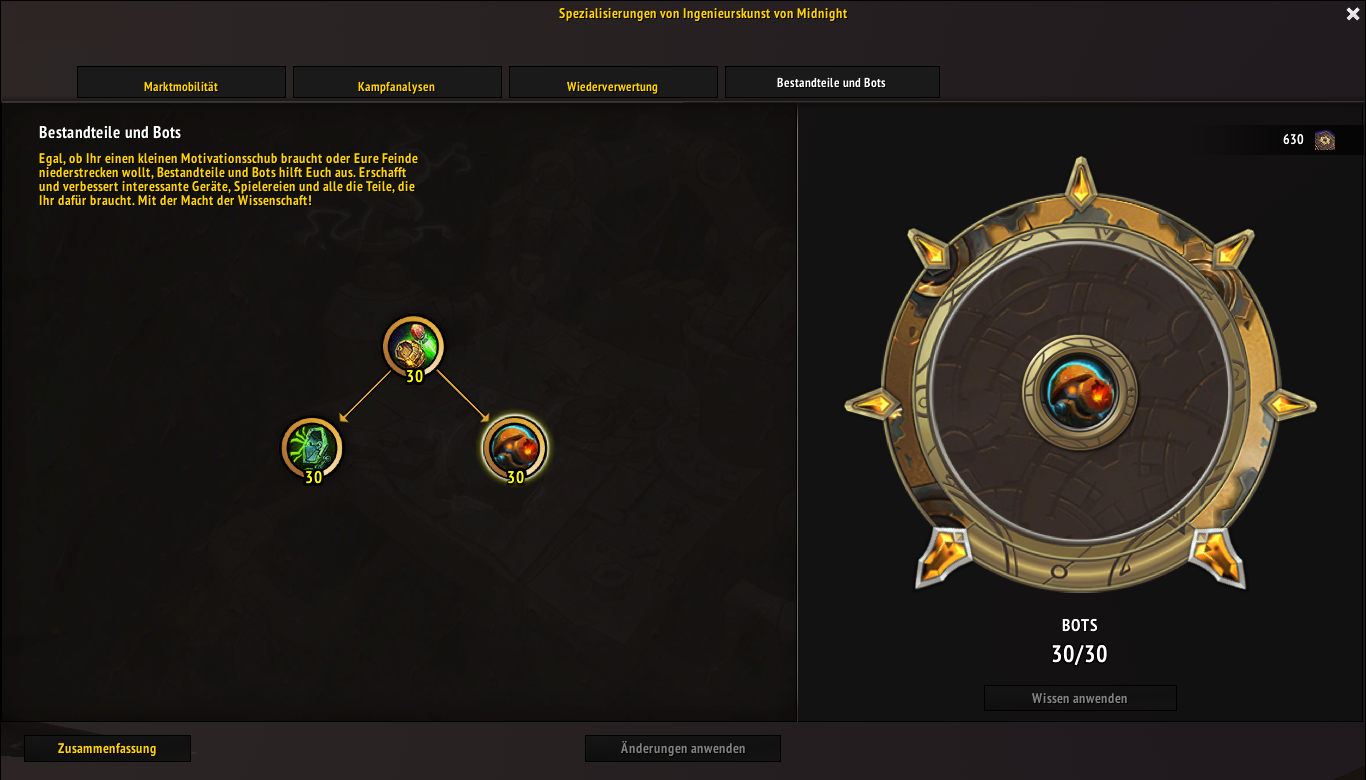1366x780 pixels.
Task: Apply changes with Änderungen anwenden
Action: point(682,748)
